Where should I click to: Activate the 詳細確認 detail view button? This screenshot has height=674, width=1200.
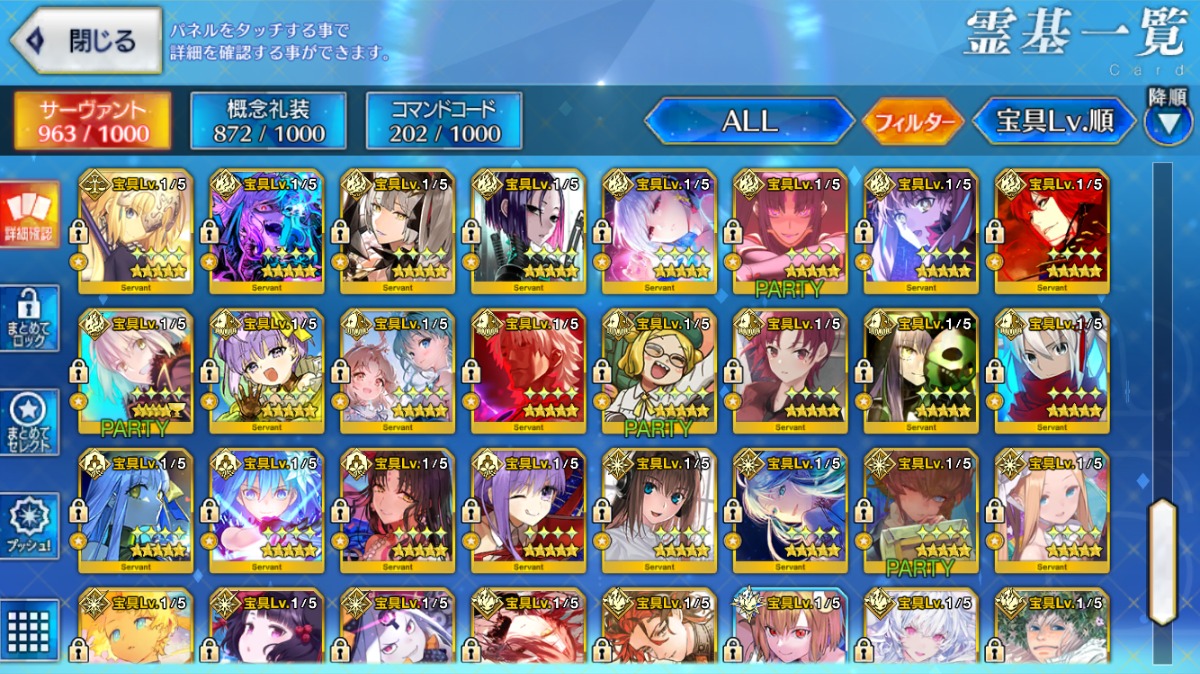click(x=29, y=216)
